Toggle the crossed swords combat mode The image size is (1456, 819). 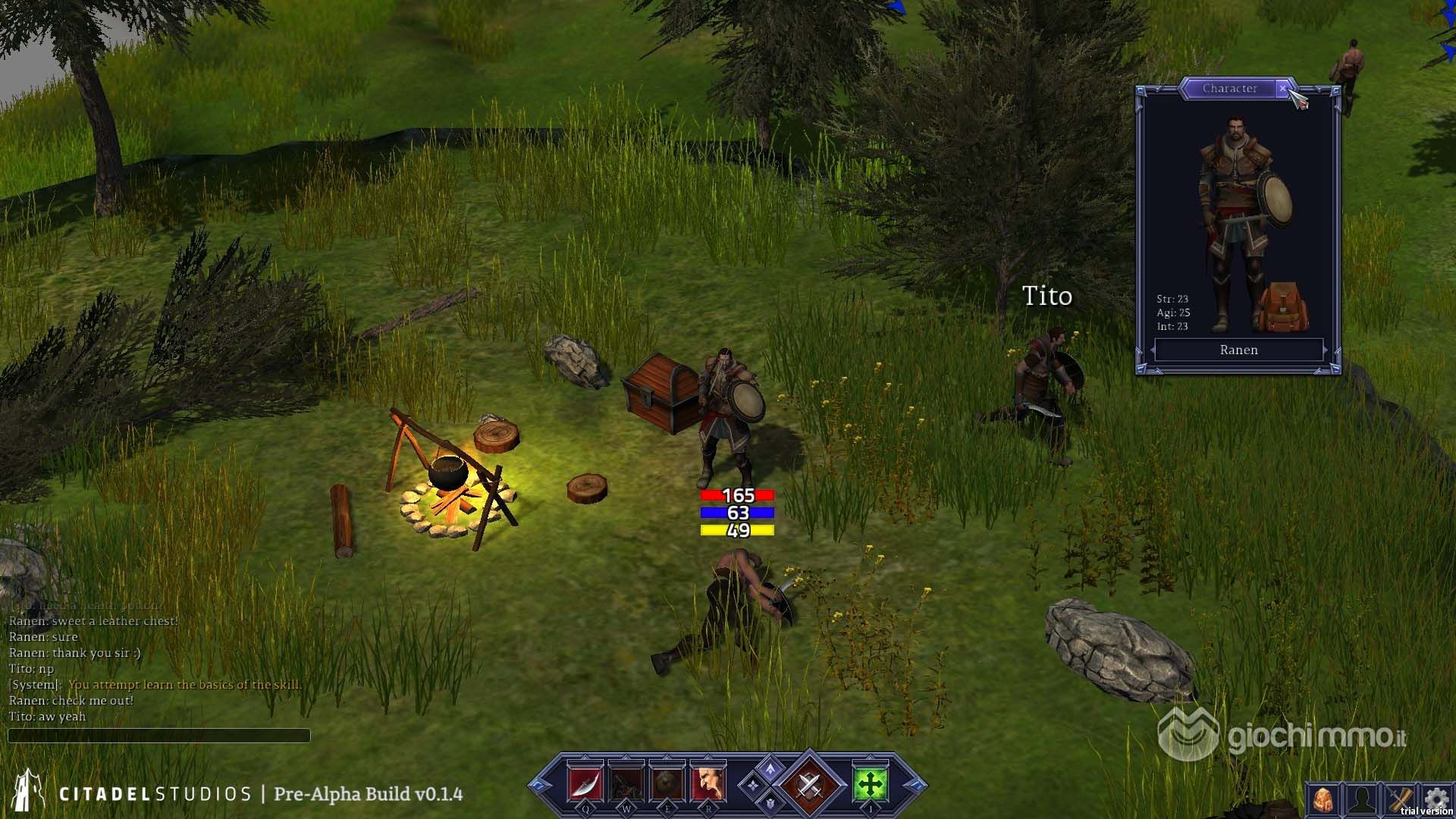click(808, 785)
